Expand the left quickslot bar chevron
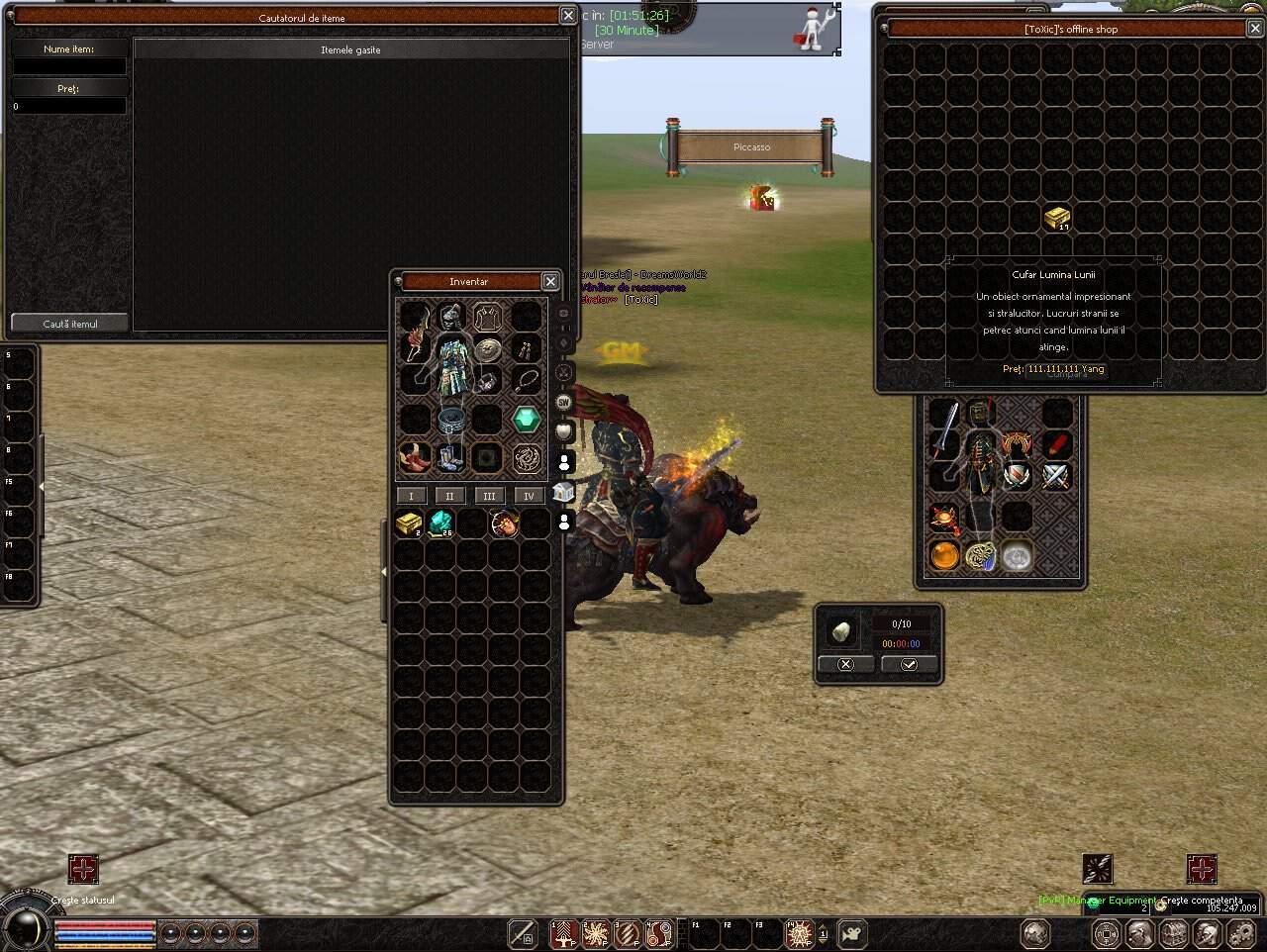The width and height of the screenshot is (1267, 952). click(x=42, y=487)
